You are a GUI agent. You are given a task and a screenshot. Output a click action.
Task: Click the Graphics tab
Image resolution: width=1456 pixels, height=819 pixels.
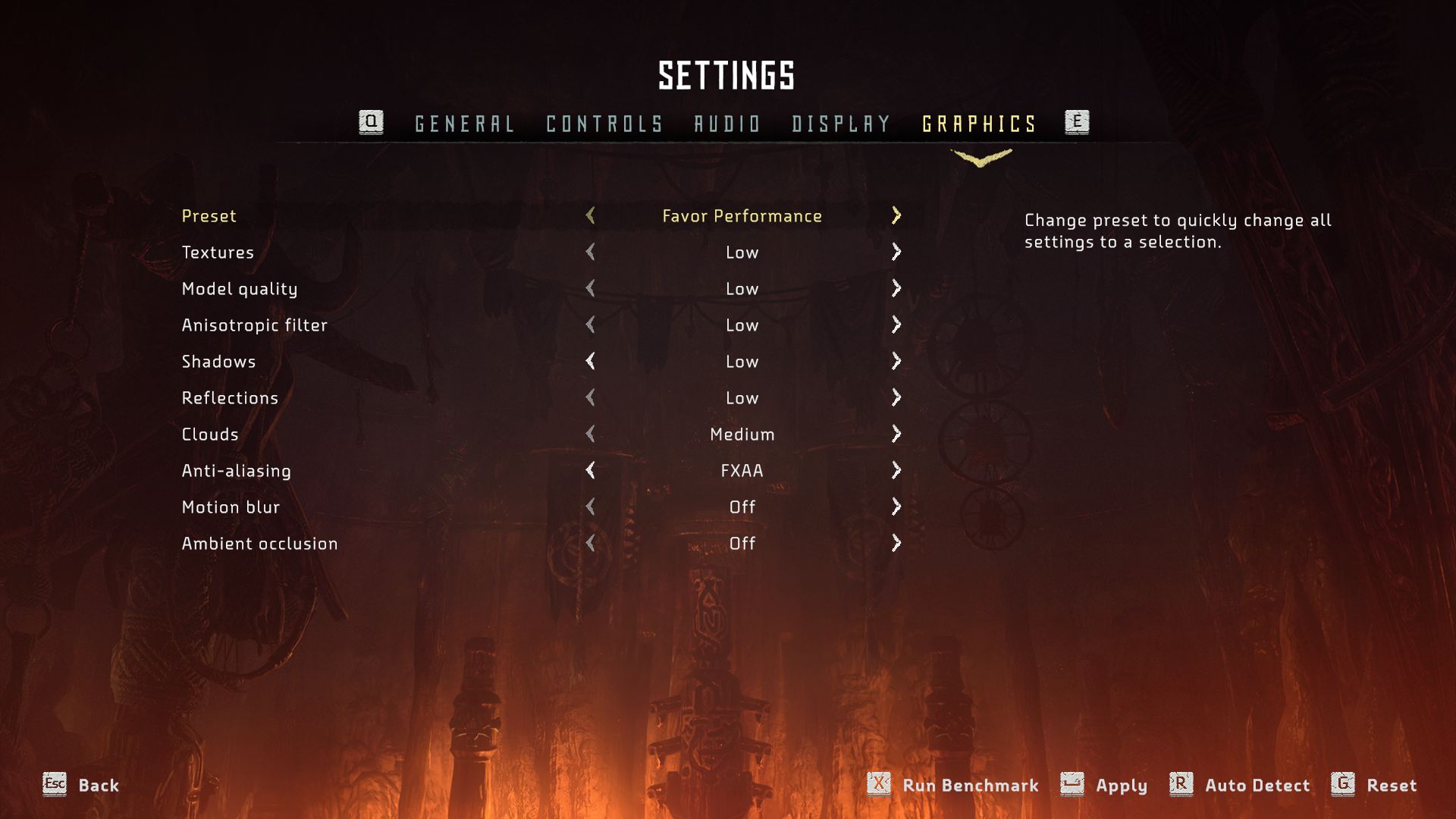click(979, 124)
